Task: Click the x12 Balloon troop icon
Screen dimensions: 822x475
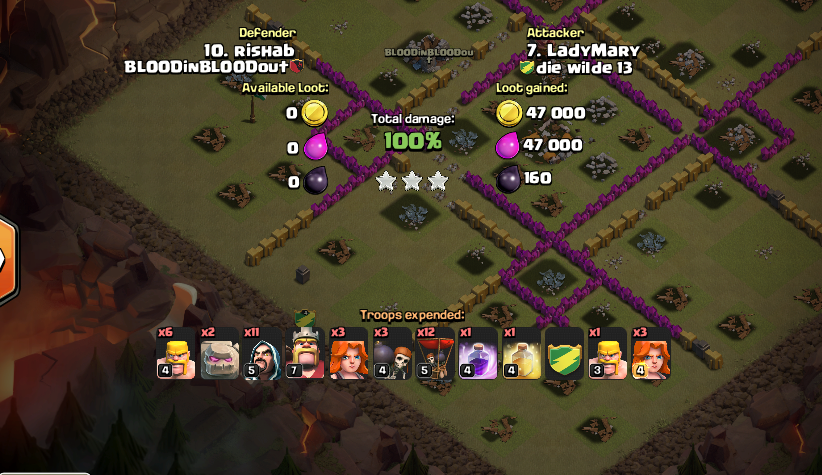Action: tap(434, 355)
